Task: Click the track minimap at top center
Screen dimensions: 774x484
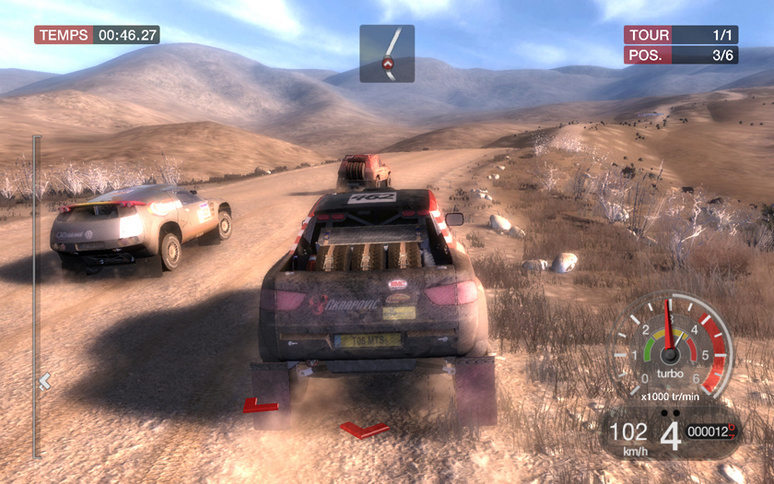Action: (x=387, y=54)
